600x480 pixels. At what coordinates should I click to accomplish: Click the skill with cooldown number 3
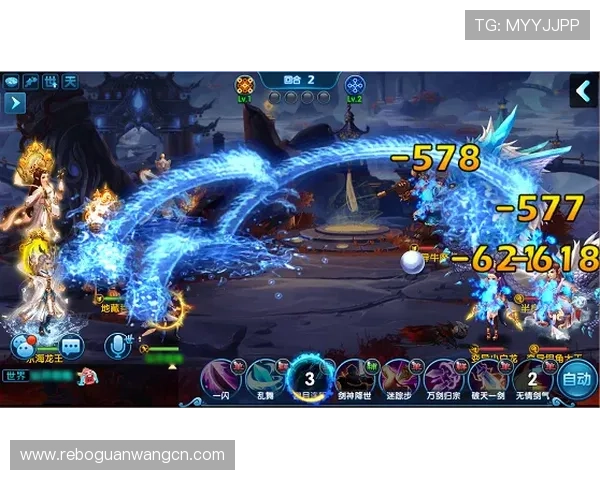coord(309,378)
